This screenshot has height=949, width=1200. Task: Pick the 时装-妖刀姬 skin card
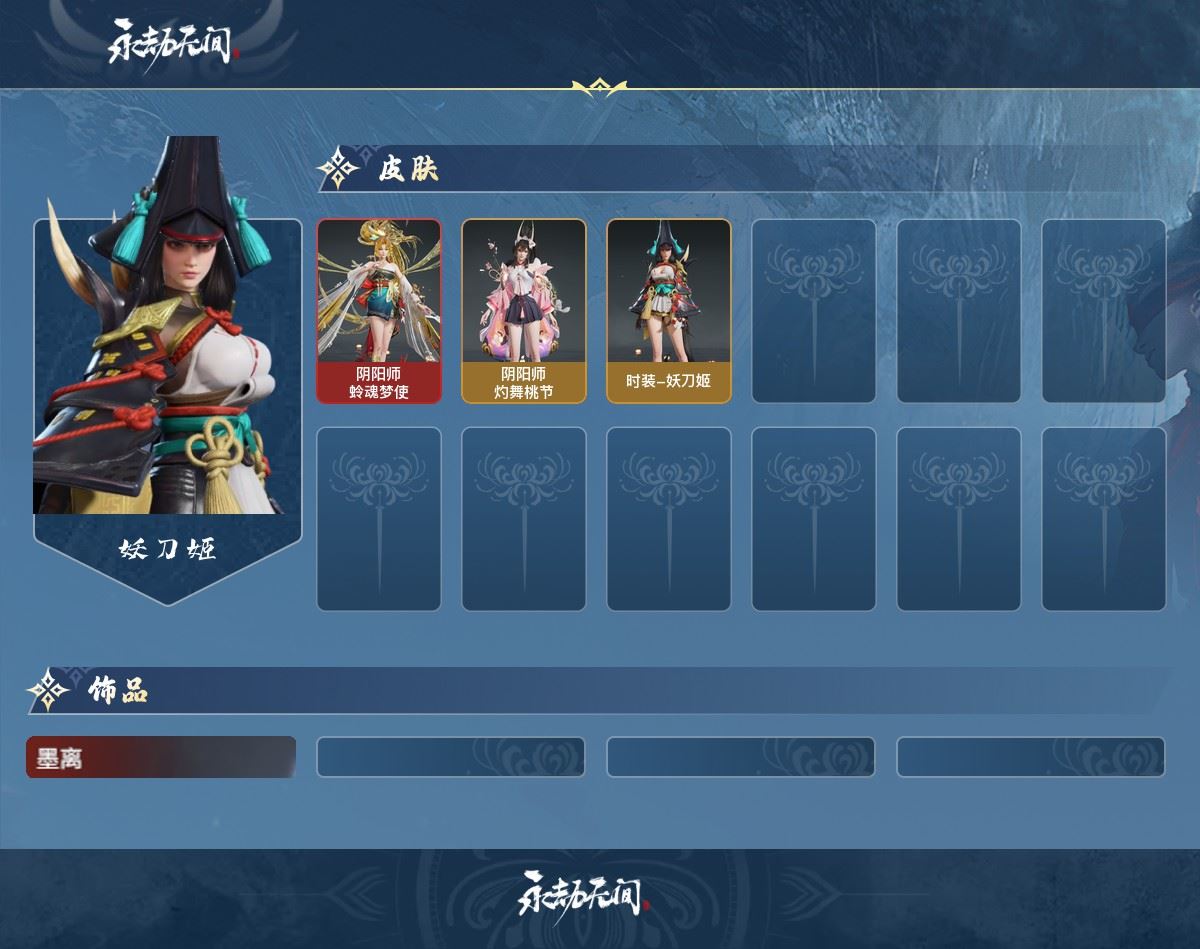tap(669, 311)
